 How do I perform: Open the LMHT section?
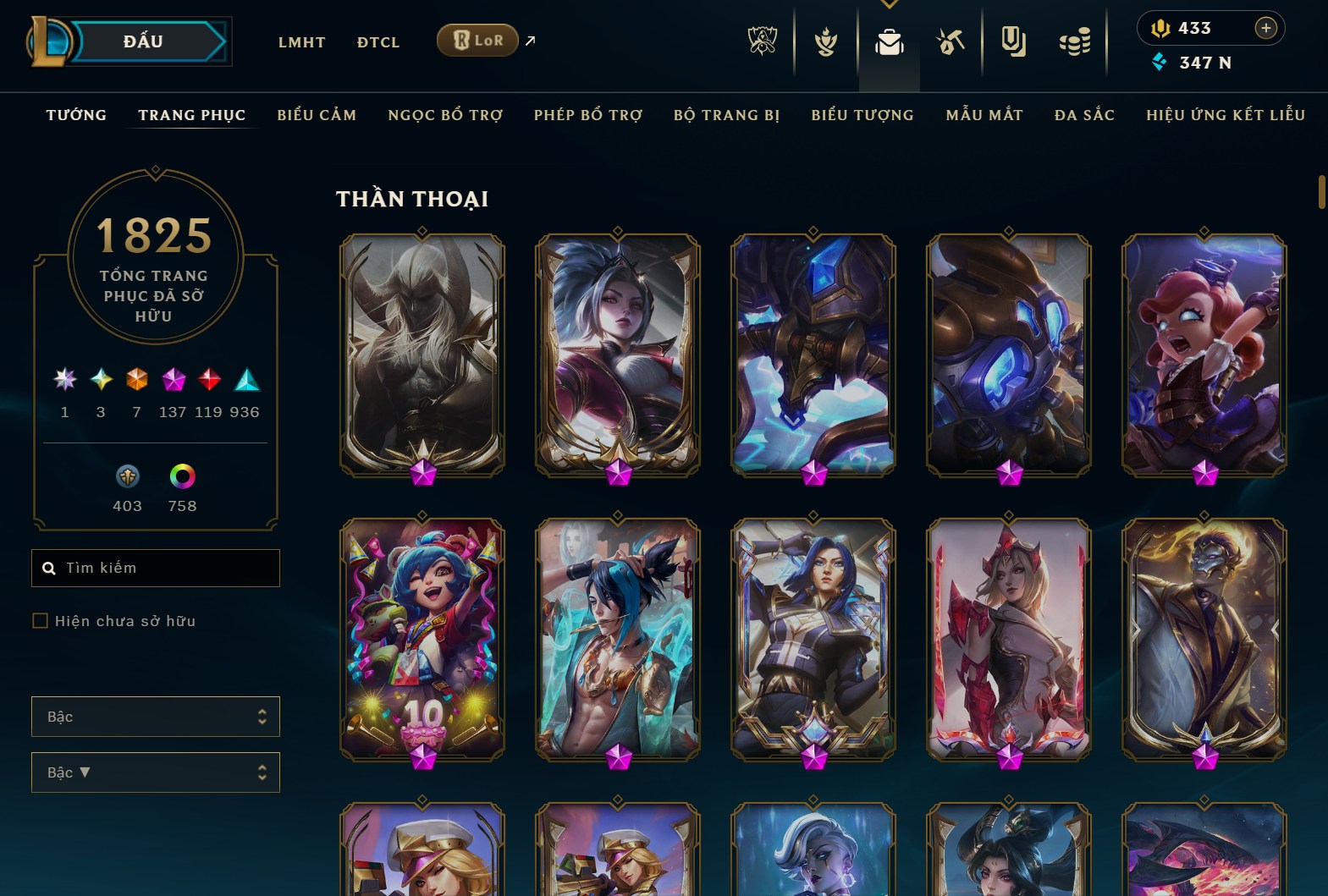click(301, 42)
